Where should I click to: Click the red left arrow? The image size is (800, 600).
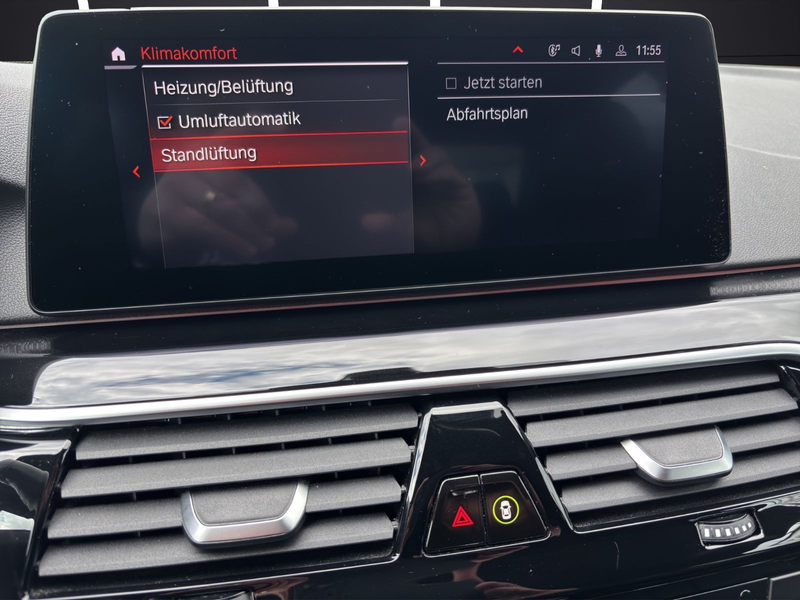pos(136,172)
